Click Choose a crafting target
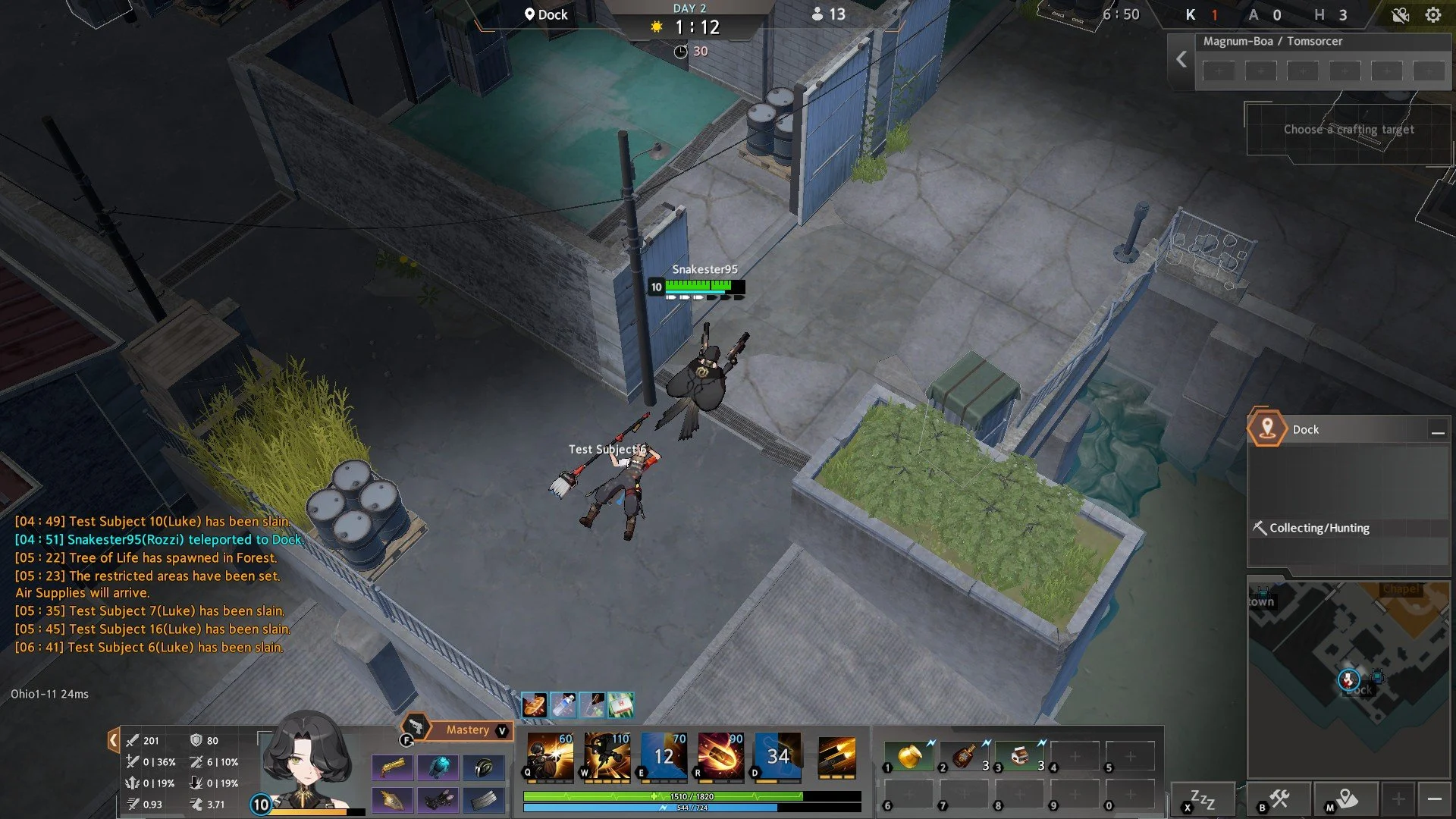Viewport: 1456px width, 819px height. pos(1348,129)
